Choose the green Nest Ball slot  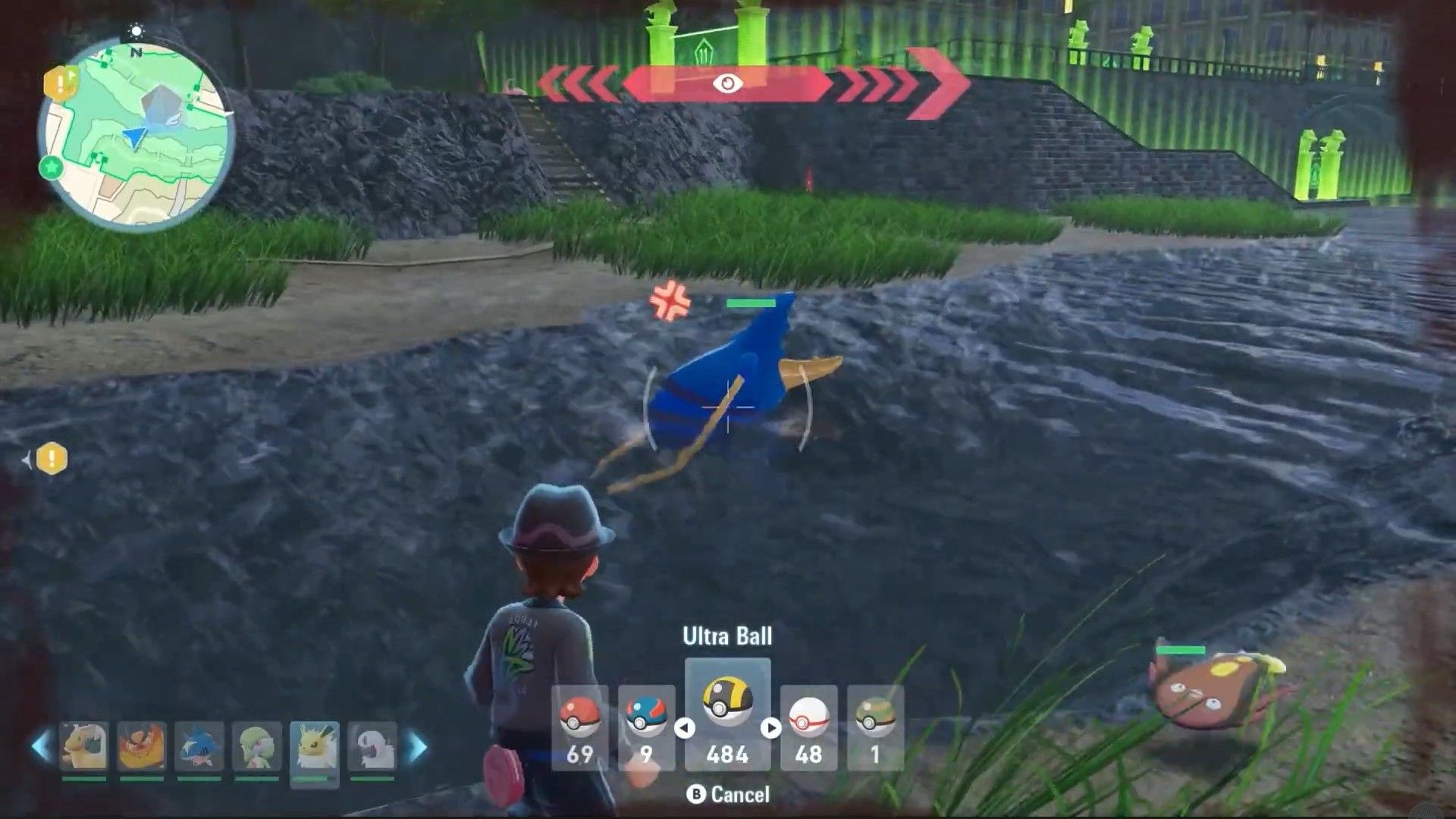875,726
